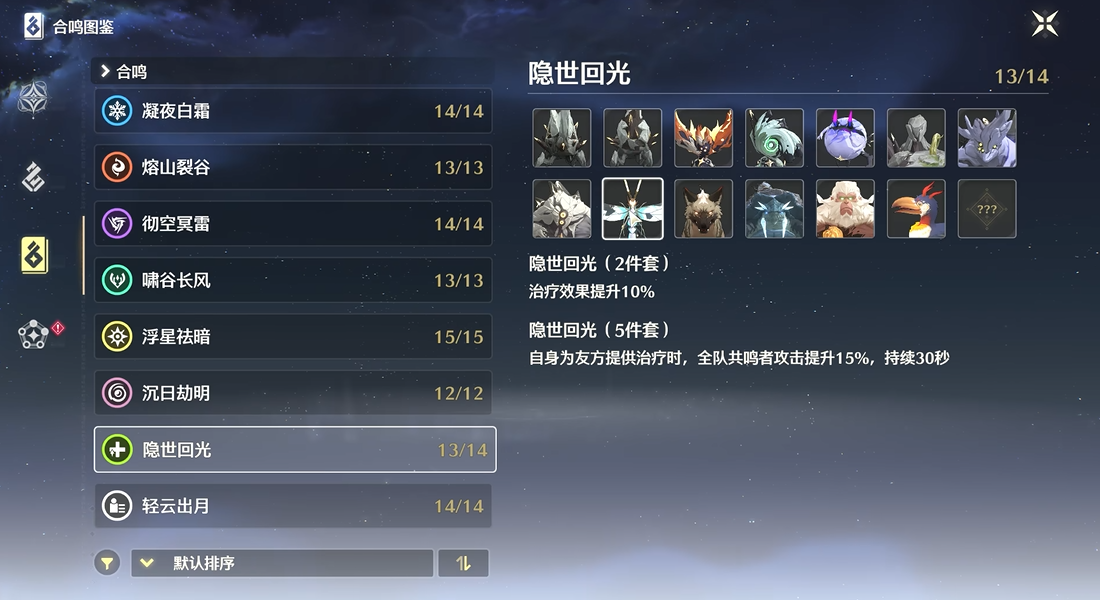Choose the 彻空冥雷 sonata row
The width and height of the screenshot is (1100, 600).
[x=294, y=224]
